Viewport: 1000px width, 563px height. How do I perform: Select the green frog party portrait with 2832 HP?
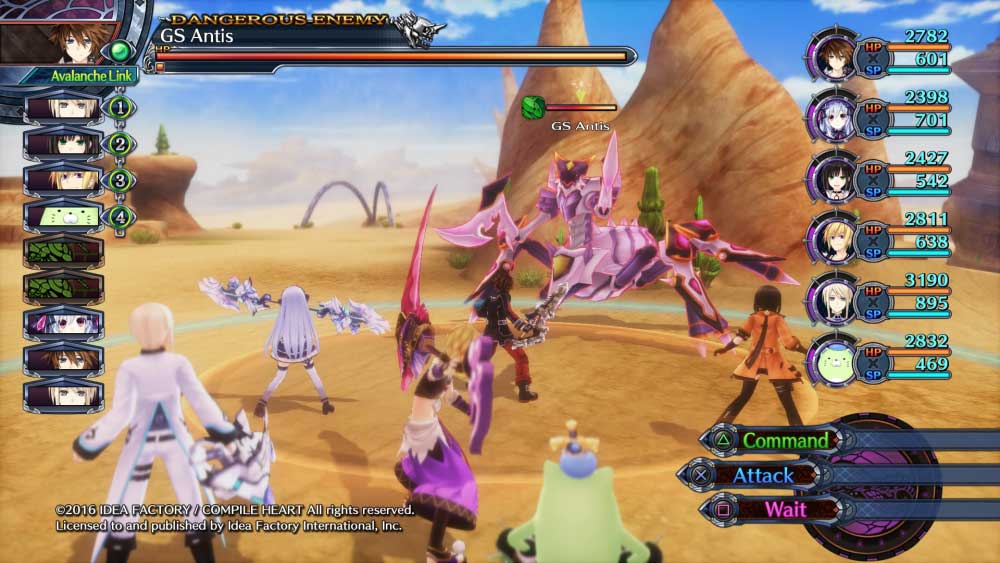tap(833, 362)
